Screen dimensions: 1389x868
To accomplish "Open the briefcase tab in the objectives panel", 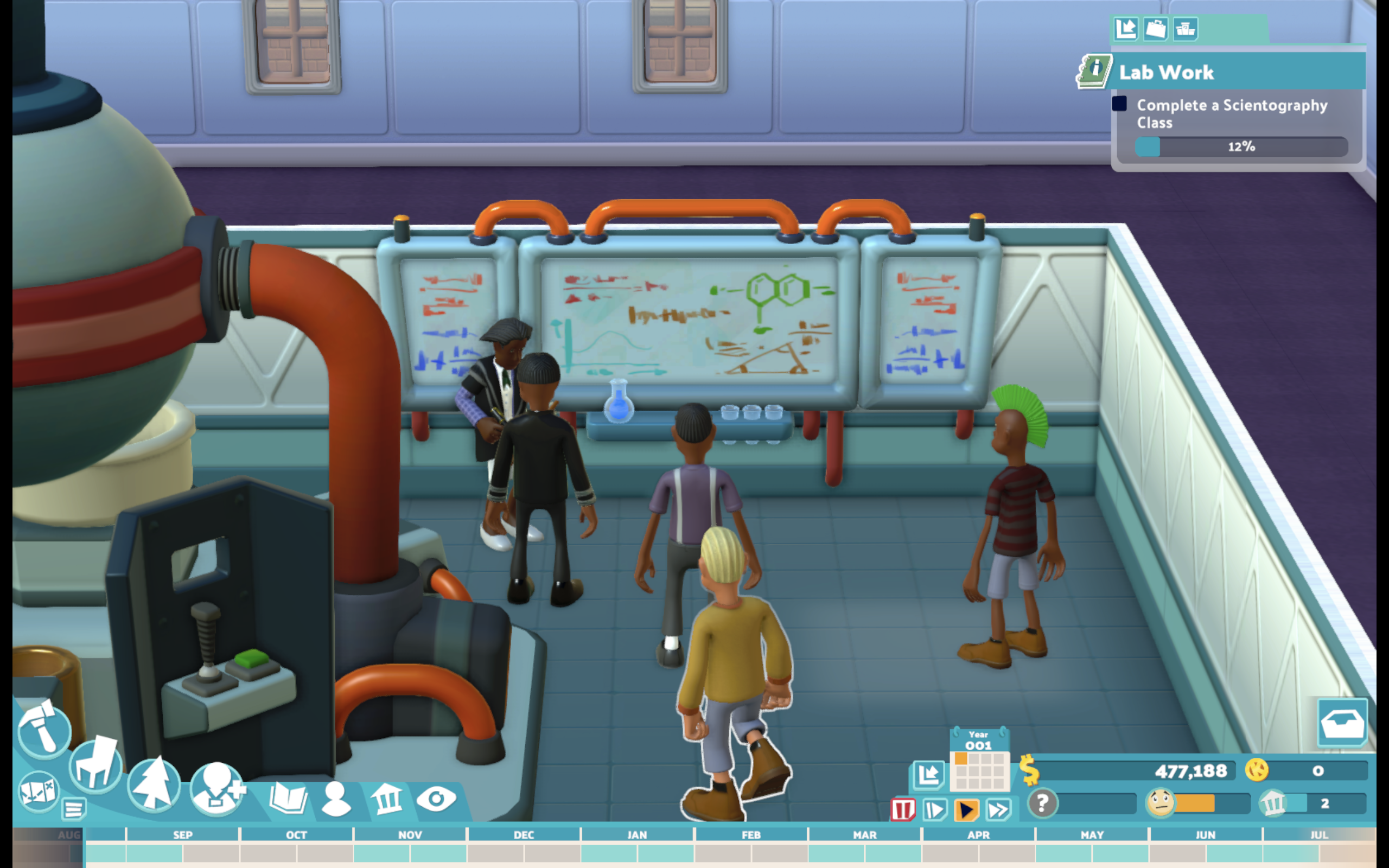I will coord(1155,28).
